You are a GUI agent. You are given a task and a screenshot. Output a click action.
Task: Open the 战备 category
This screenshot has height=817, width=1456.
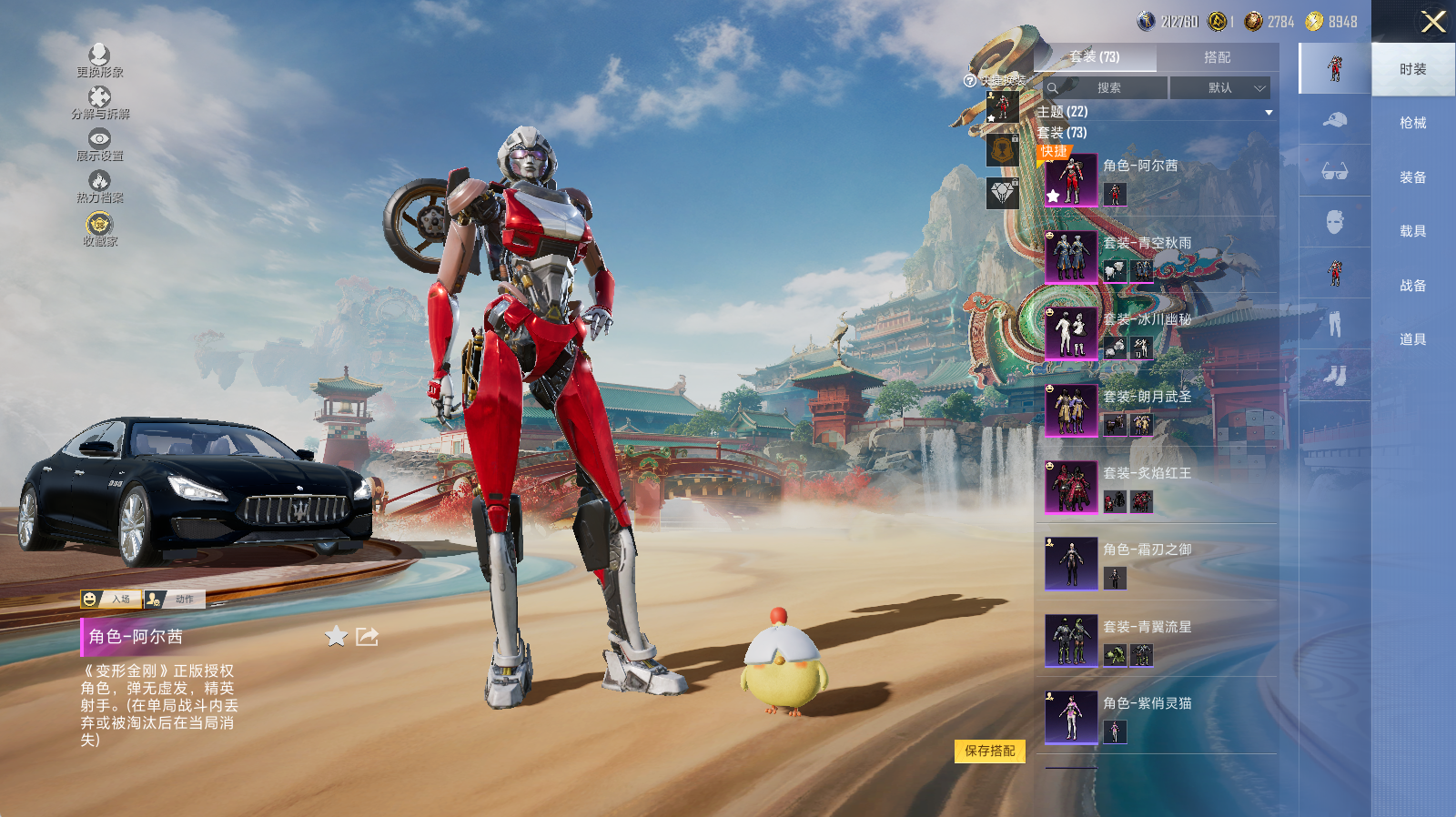point(1412,286)
